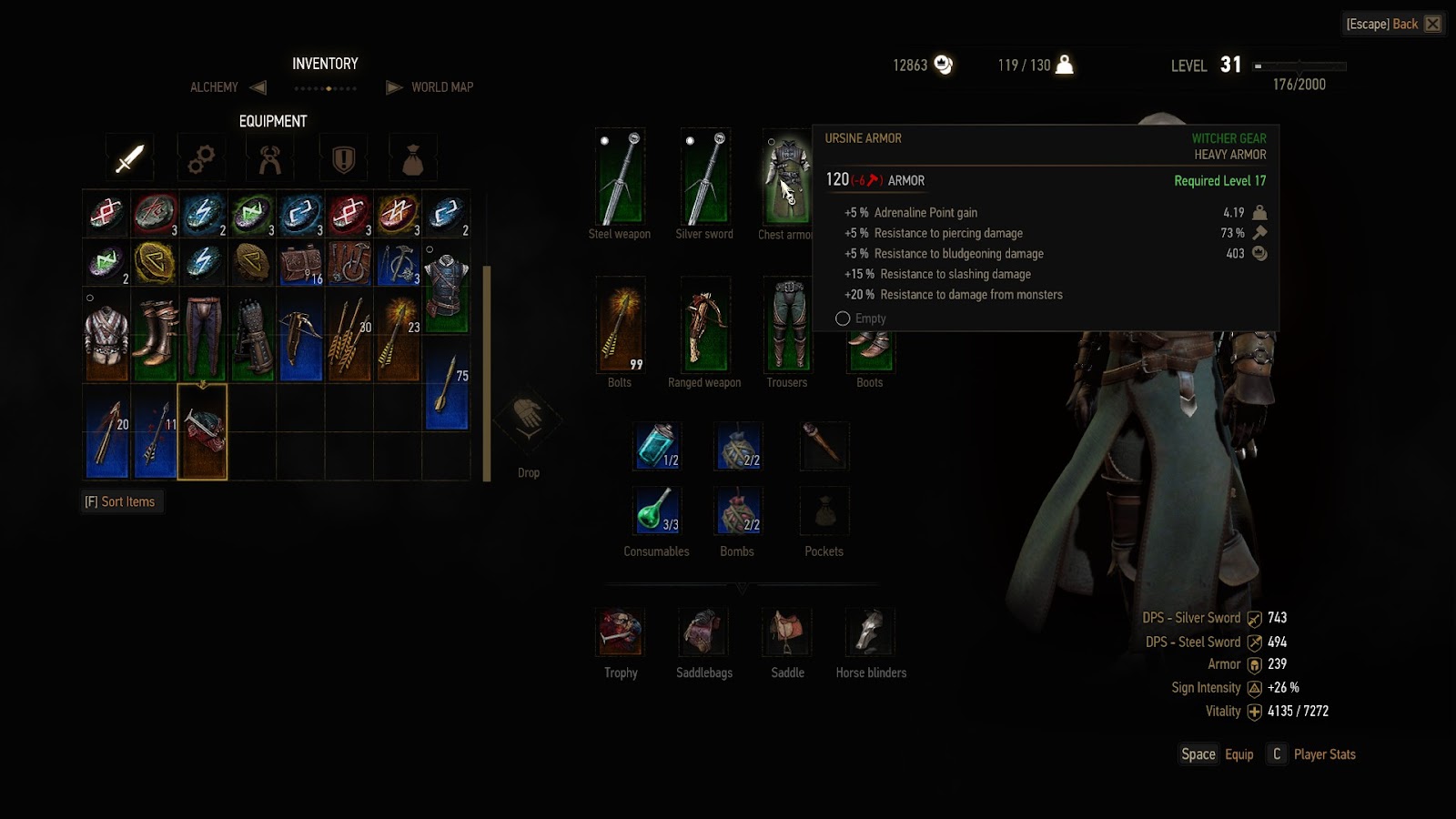
Task: Select the equipped steel weapon slot
Action: (x=620, y=177)
